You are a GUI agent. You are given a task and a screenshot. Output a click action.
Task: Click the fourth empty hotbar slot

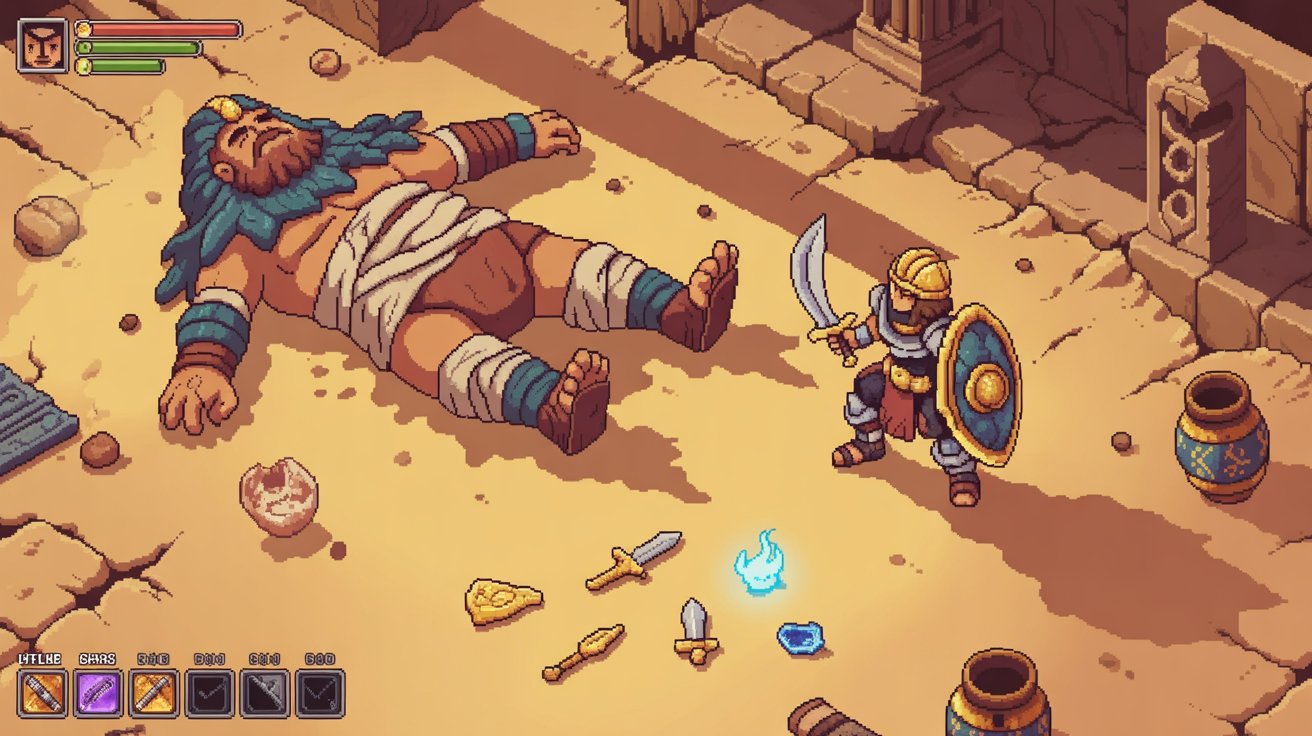pos(210,690)
